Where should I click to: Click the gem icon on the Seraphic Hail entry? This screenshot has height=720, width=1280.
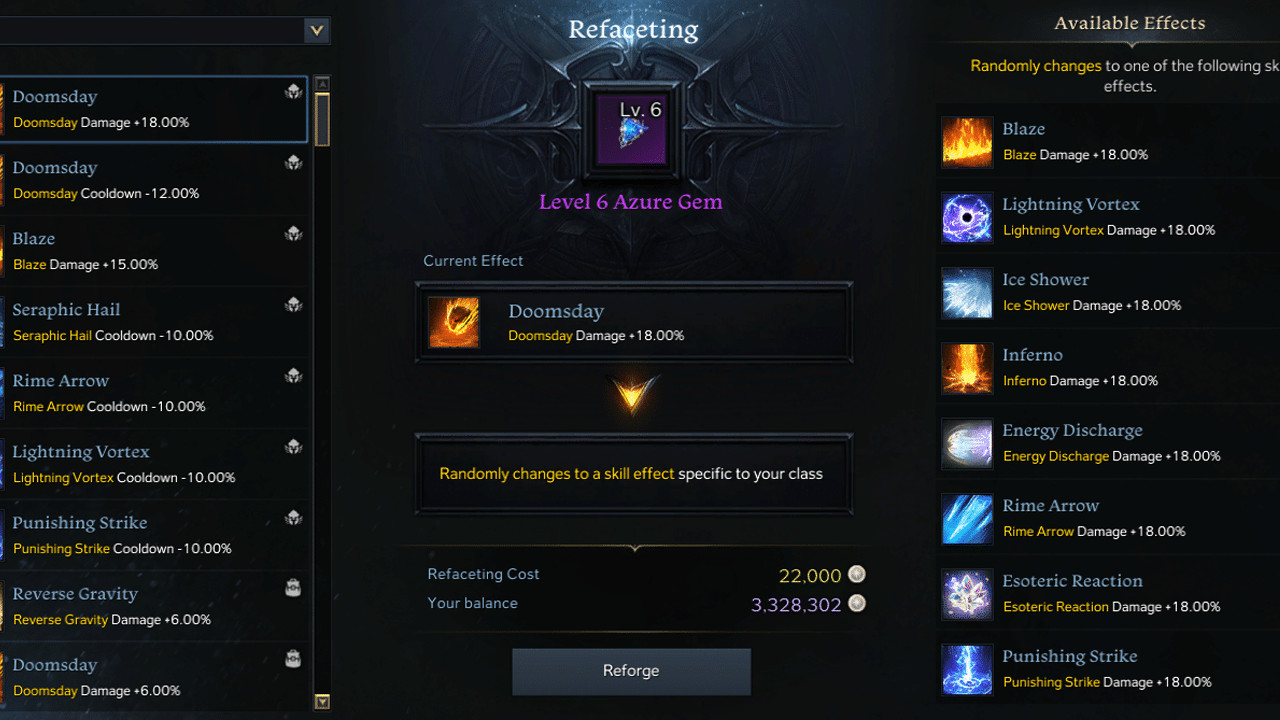click(293, 304)
